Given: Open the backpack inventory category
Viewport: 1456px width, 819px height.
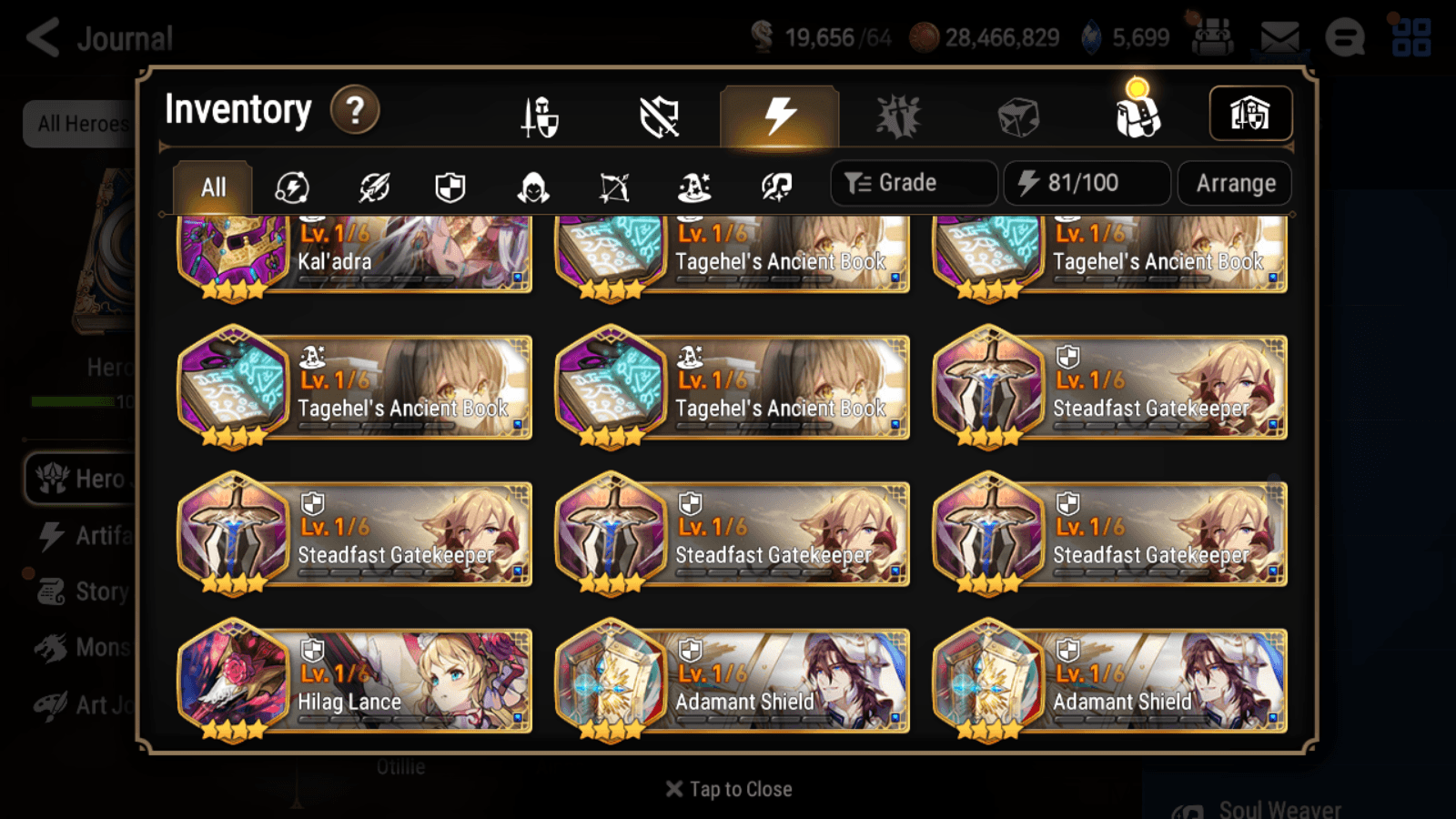Looking at the screenshot, I should pyautogui.click(x=1137, y=115).
